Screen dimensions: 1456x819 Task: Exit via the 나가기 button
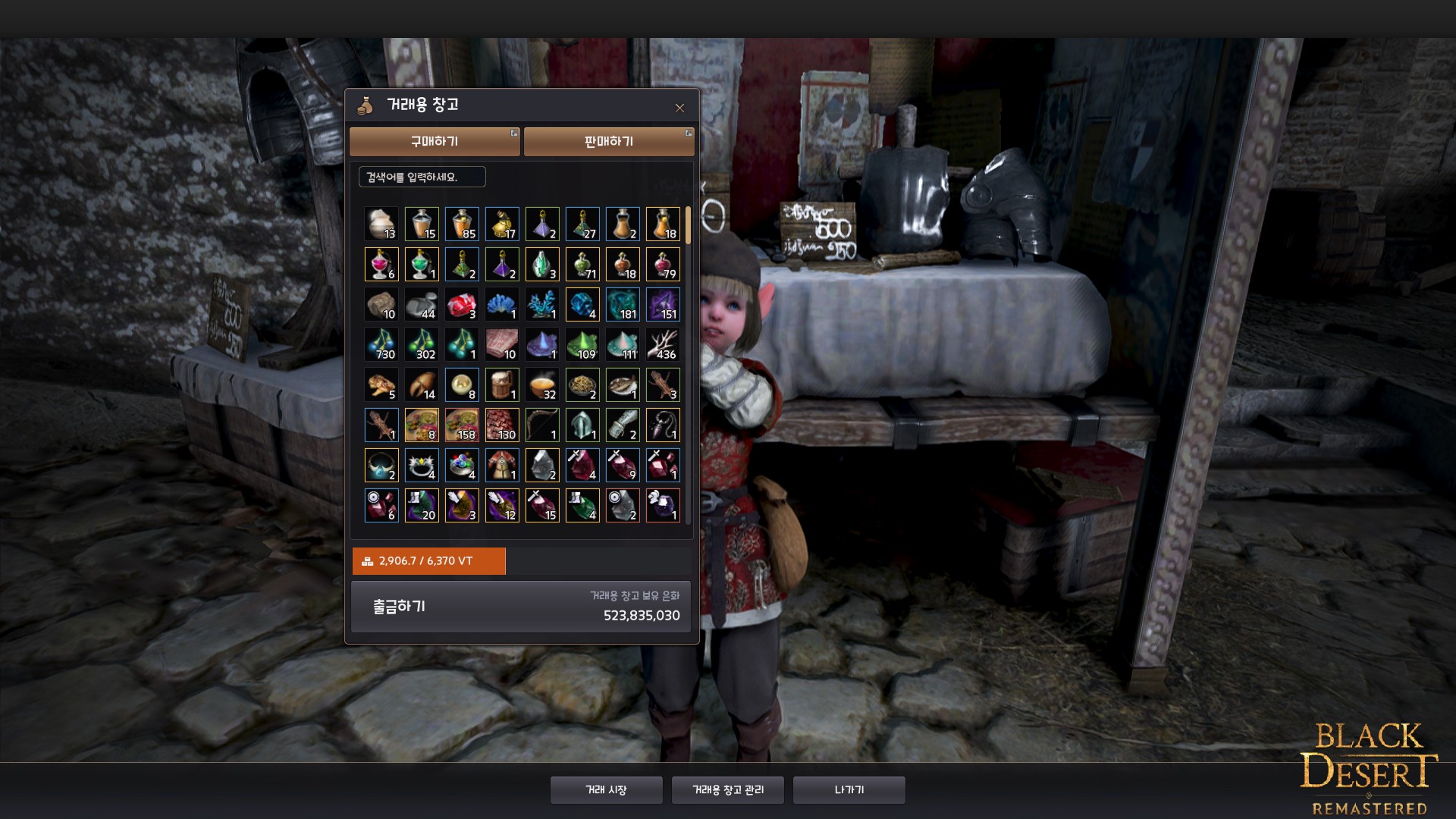[849, 790]
